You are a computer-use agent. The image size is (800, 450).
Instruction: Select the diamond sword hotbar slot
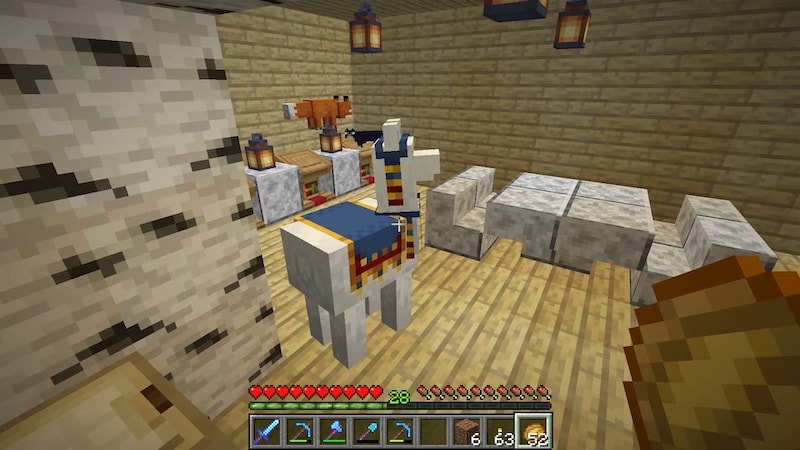(267, 432)
